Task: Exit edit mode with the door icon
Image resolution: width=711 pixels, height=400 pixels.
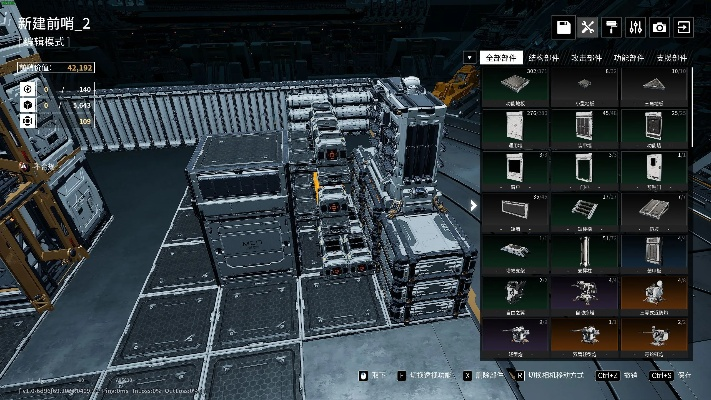Action: (x=684, y=27)
